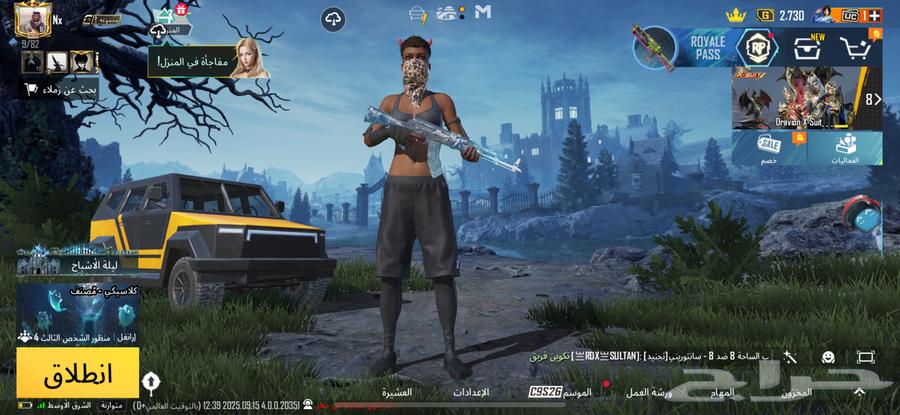Open the Royale Pass banner
The width and height of the screenshot is (900, 415).
(x=691, y=46)
